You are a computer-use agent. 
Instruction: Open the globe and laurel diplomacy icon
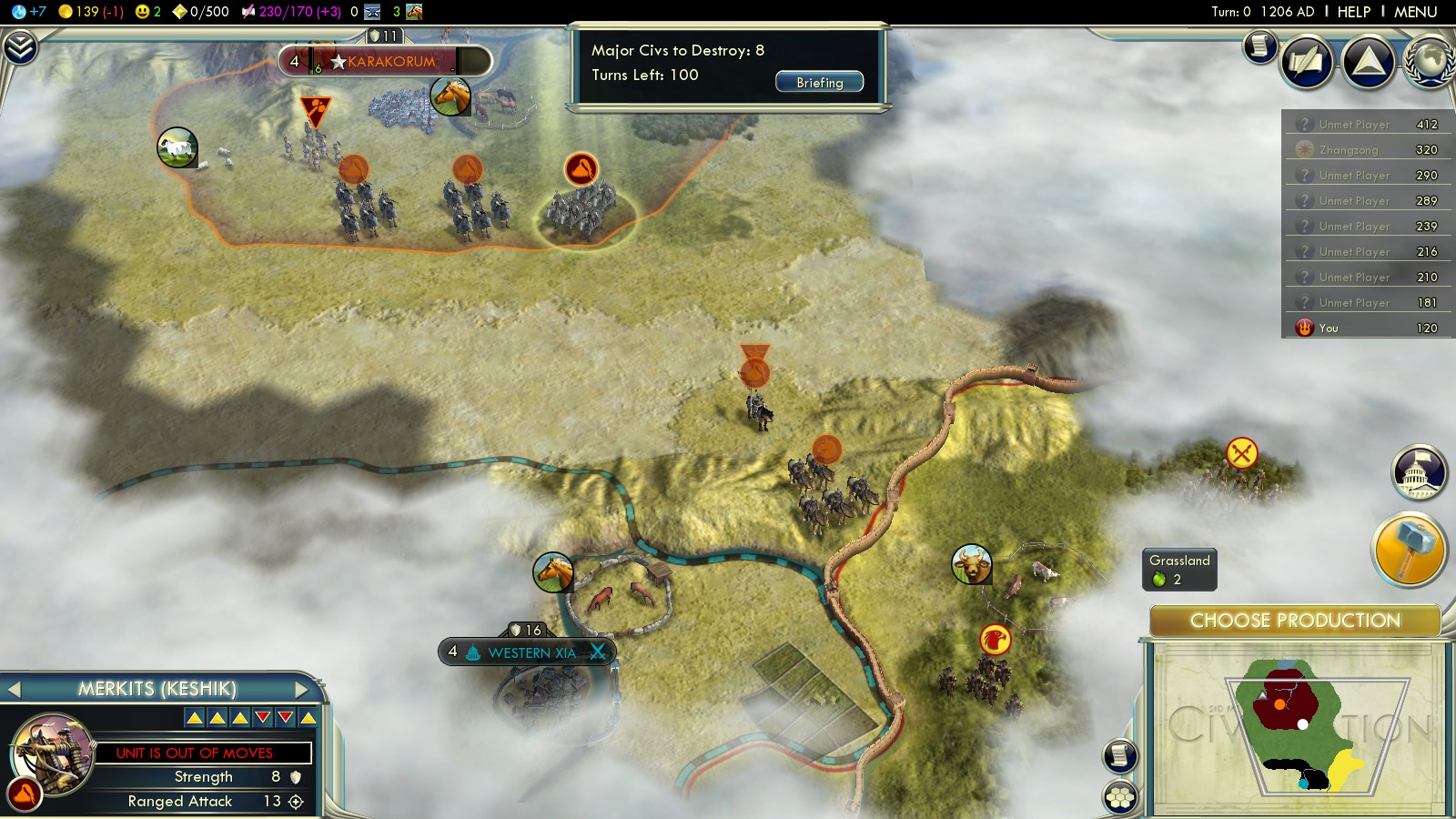pyautogui.click(x=1430, y=61)
